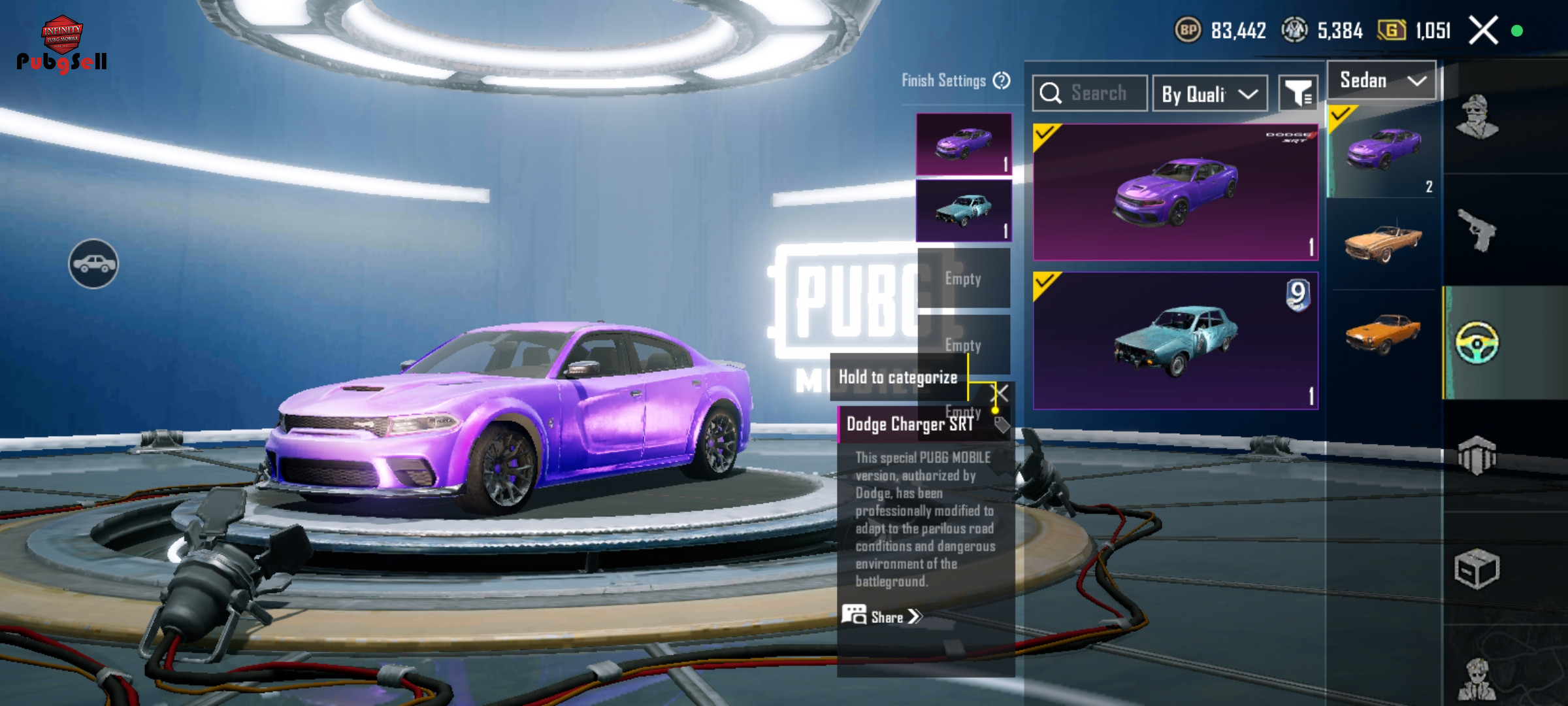Select the blue sedan finish slot
The height and width of the screenshot is (706, 1568).
pyautogui.click(x=964, y=210)
